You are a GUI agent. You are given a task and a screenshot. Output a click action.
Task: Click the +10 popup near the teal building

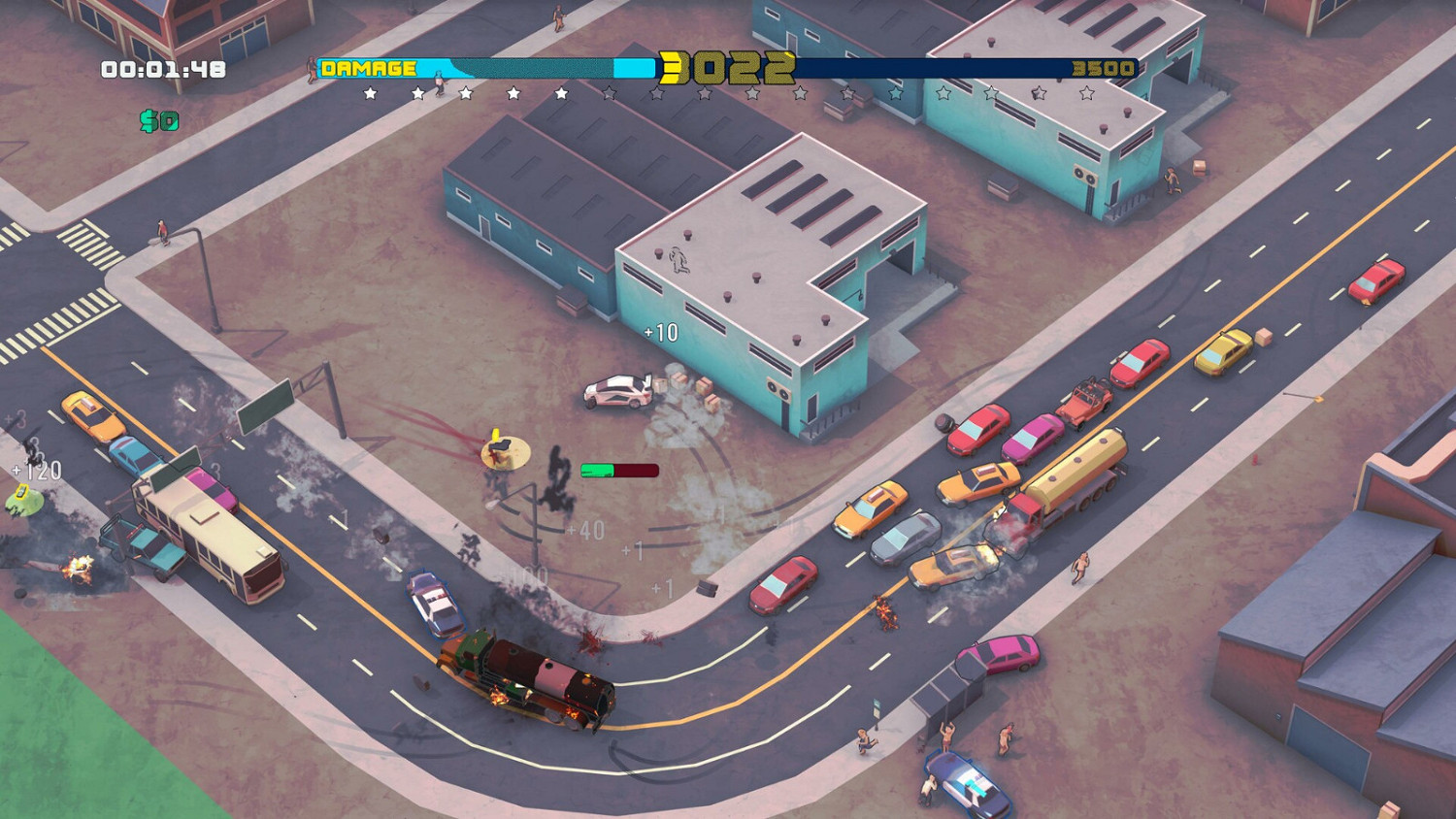[x=659, y=331]
